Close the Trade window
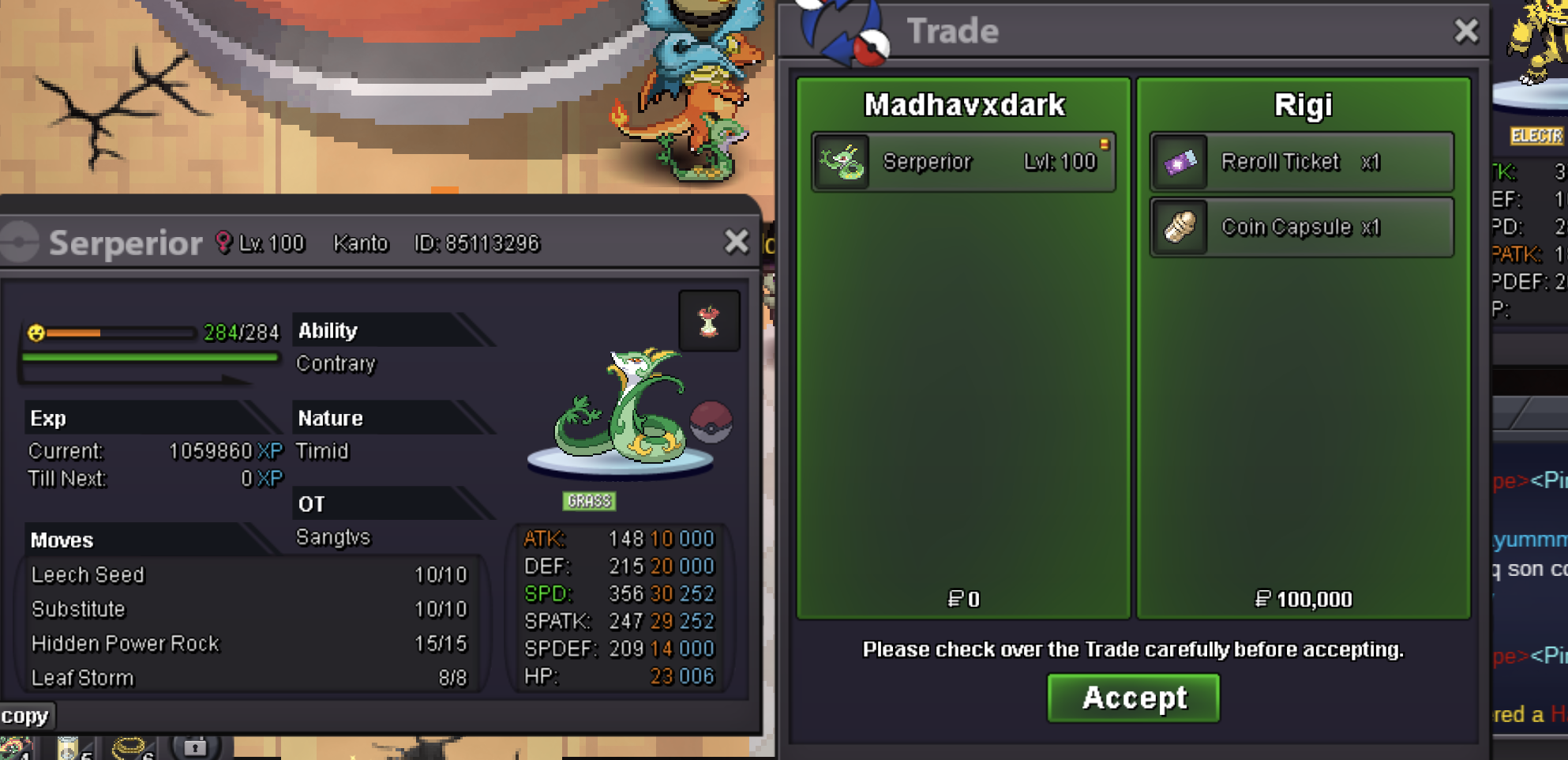1568x760 pixels. [x=1466, y=31]
